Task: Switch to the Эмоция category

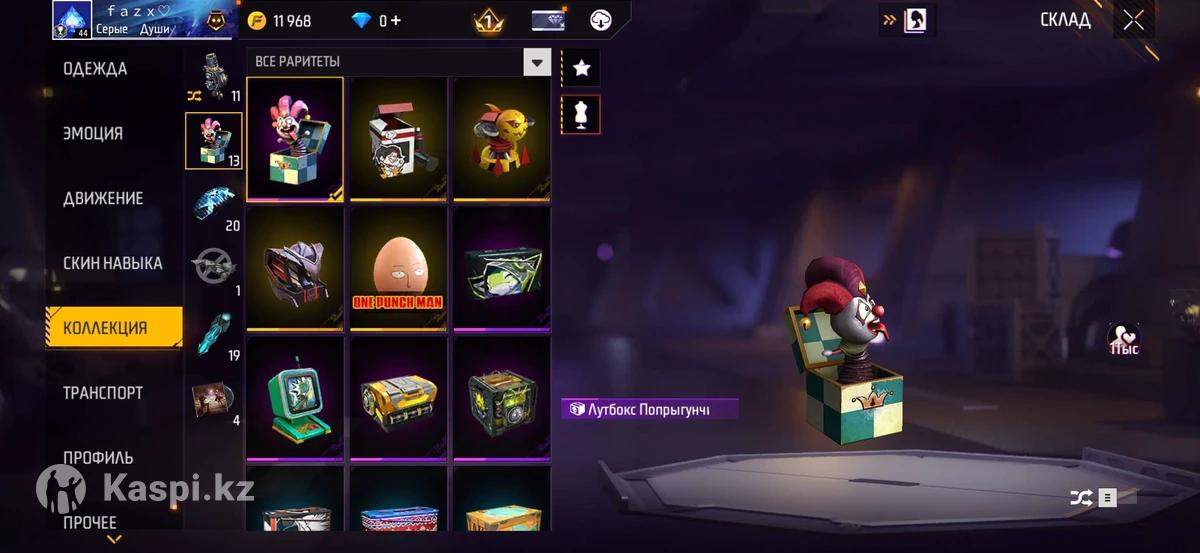Action: (93, 134)
